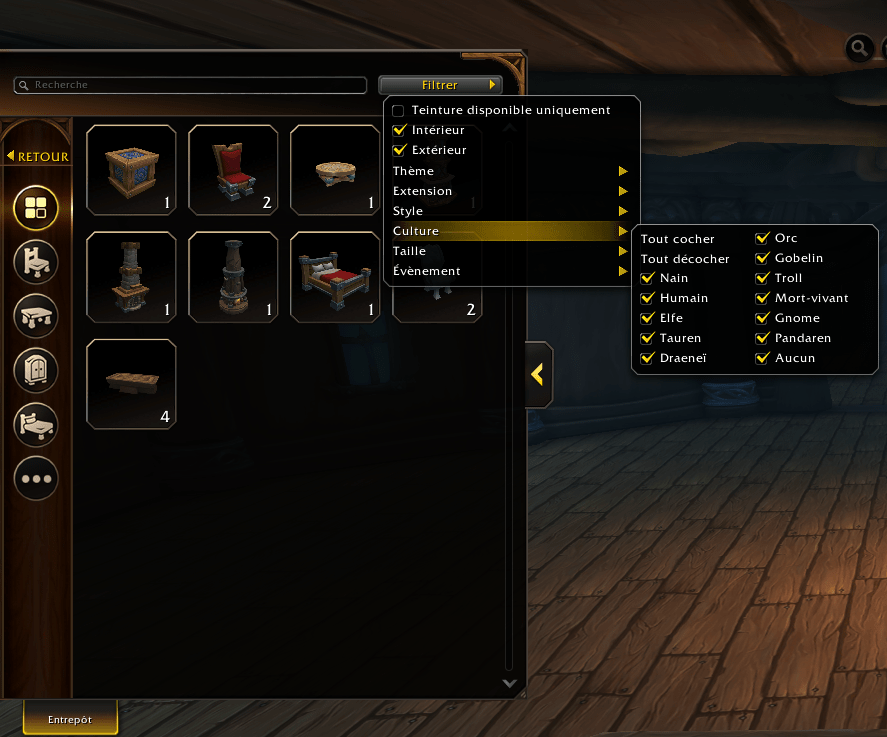Open the Entrepôt tab
The height and width of the screenshot is (737, 887).
tap(70, 719)
